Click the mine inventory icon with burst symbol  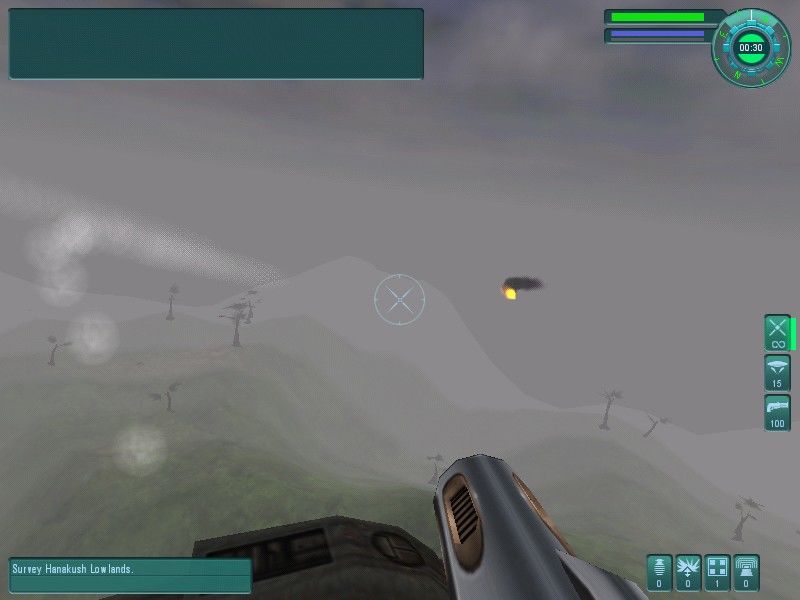[688, 573]
